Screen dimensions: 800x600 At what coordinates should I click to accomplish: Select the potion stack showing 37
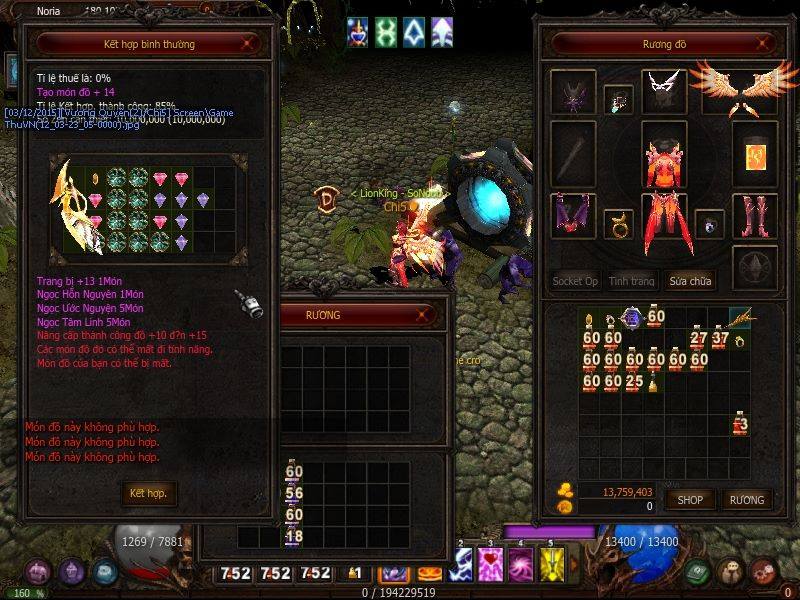[x=720, y=338]
